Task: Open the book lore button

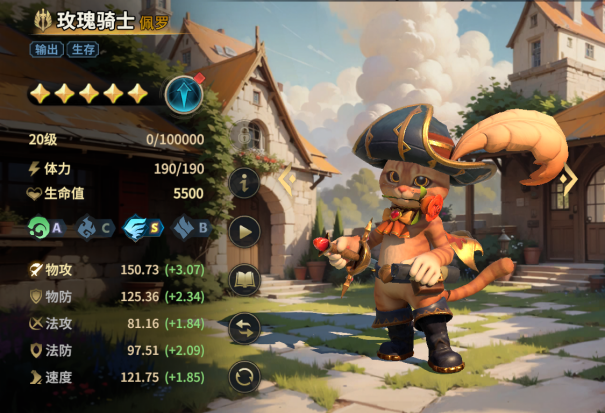Action: tap(245, 280)
